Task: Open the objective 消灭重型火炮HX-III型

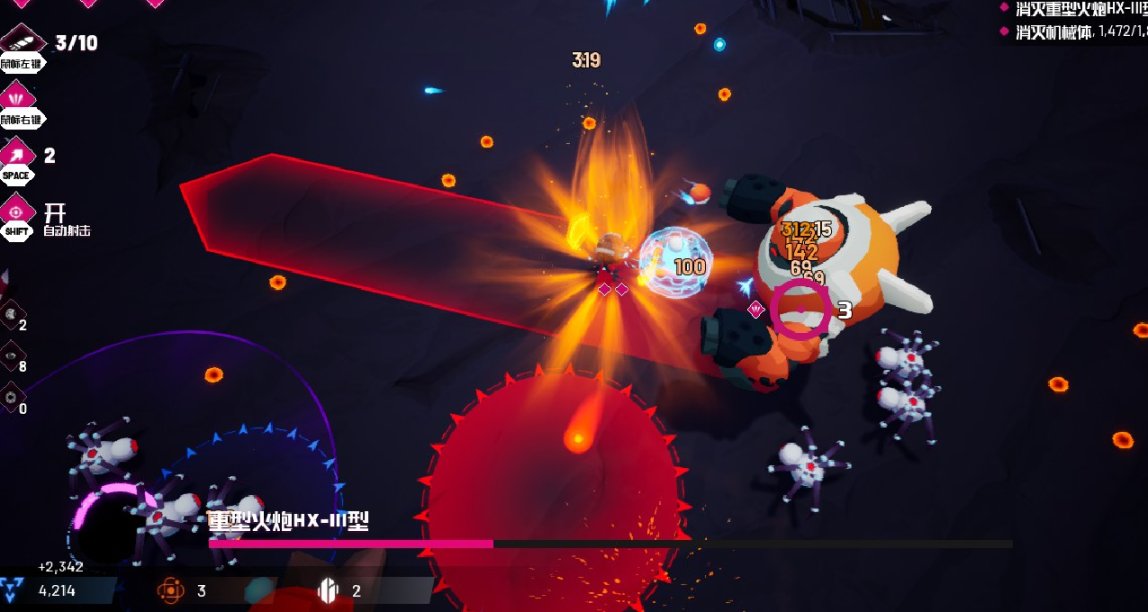Action: tap(1082, 9)
